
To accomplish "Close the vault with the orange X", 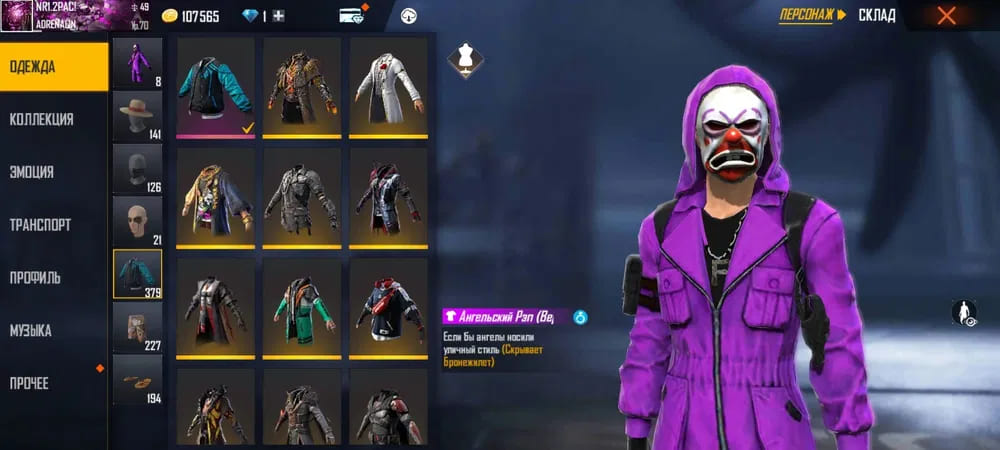I will [x=946, y=15].
